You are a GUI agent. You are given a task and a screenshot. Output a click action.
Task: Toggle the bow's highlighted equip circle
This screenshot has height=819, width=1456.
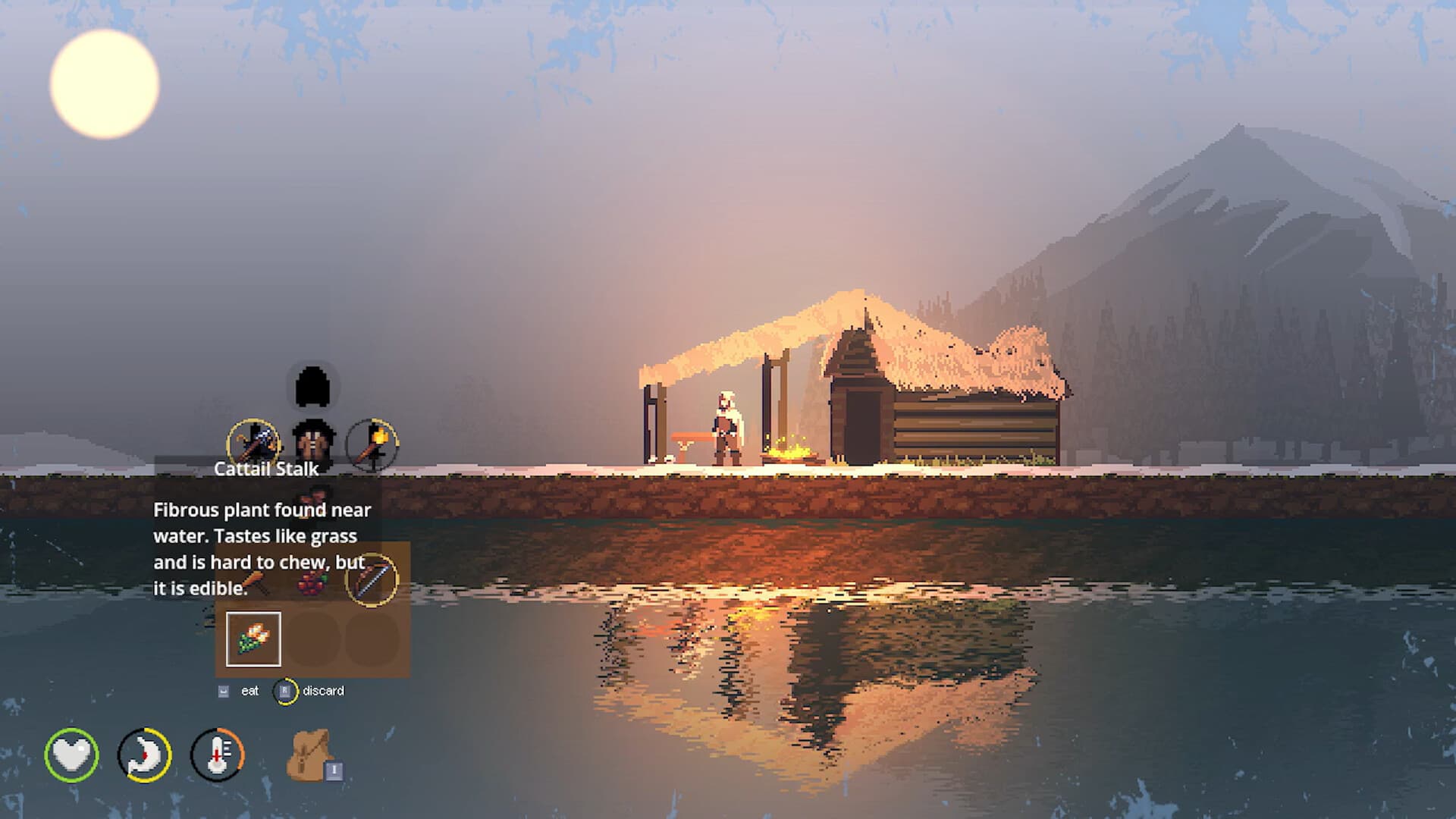pyautogui.click(x=373, y=581)
